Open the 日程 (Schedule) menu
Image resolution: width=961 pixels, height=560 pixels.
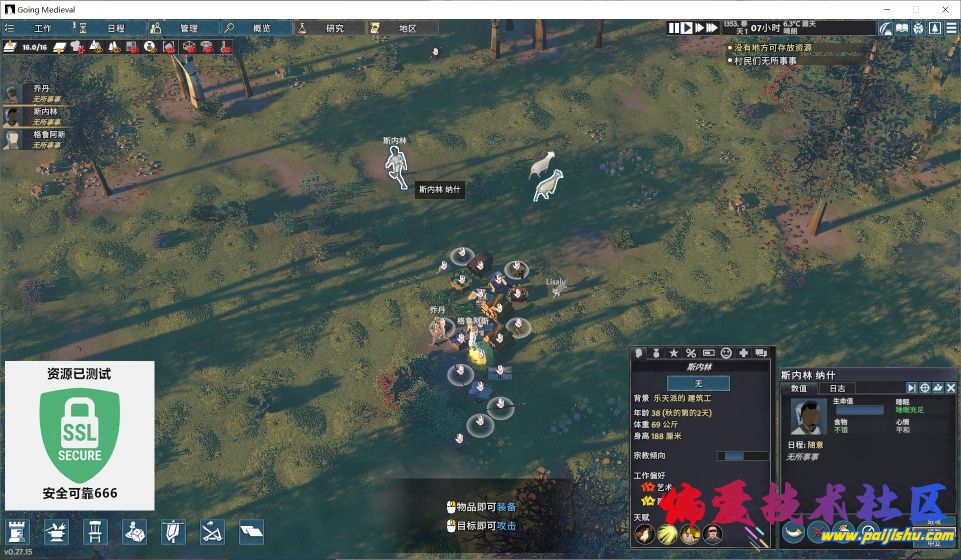tap(108, 28)
